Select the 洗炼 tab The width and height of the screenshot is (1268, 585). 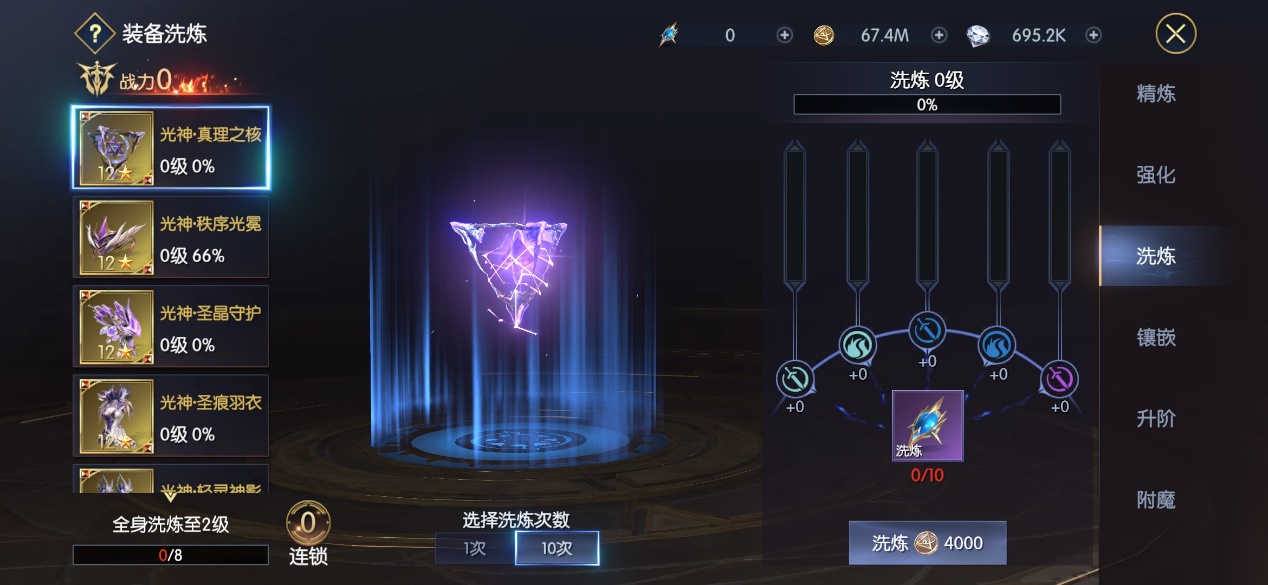(1155, 256)
